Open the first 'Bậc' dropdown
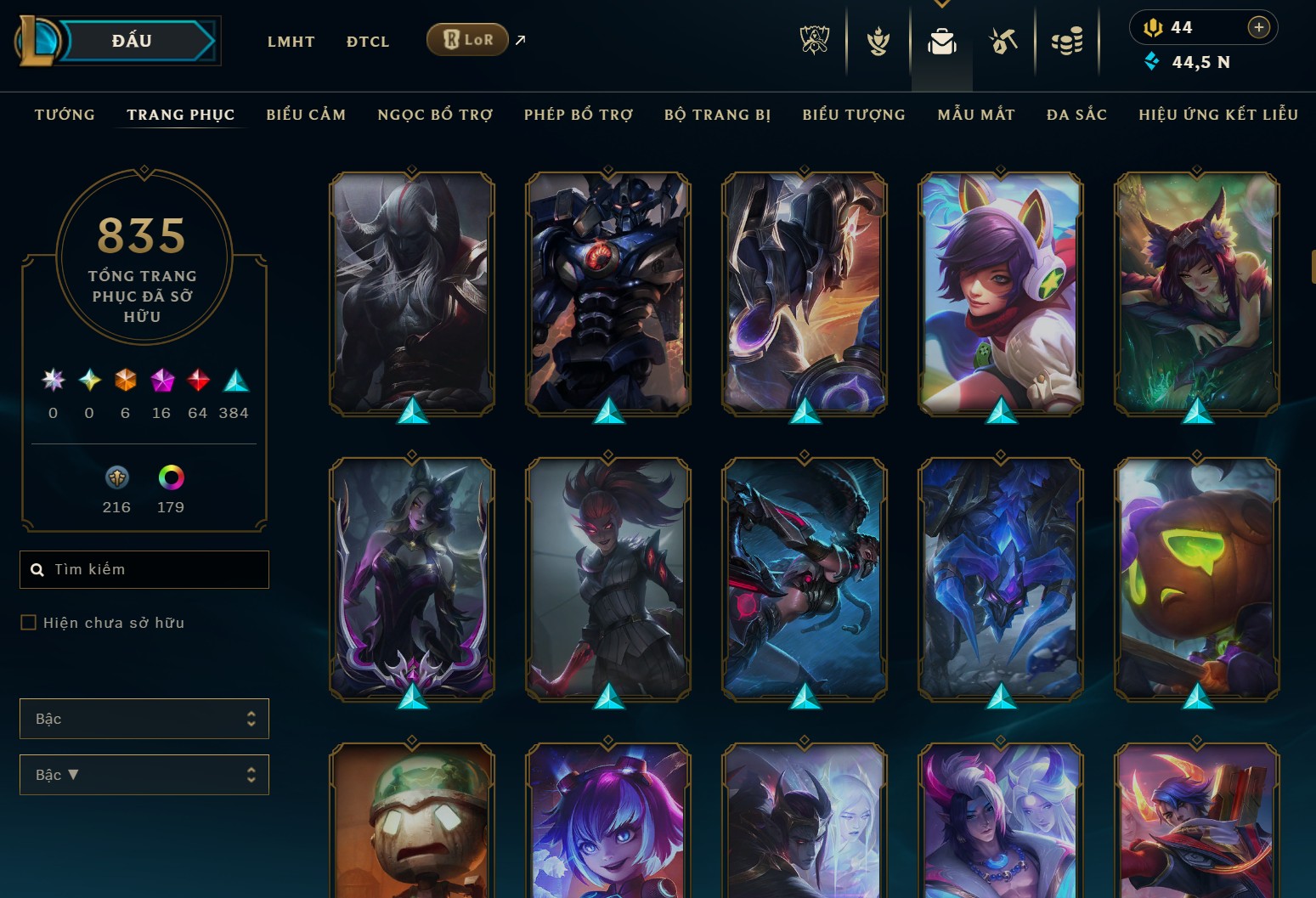The image size is (1316, 898). (144, 718)
